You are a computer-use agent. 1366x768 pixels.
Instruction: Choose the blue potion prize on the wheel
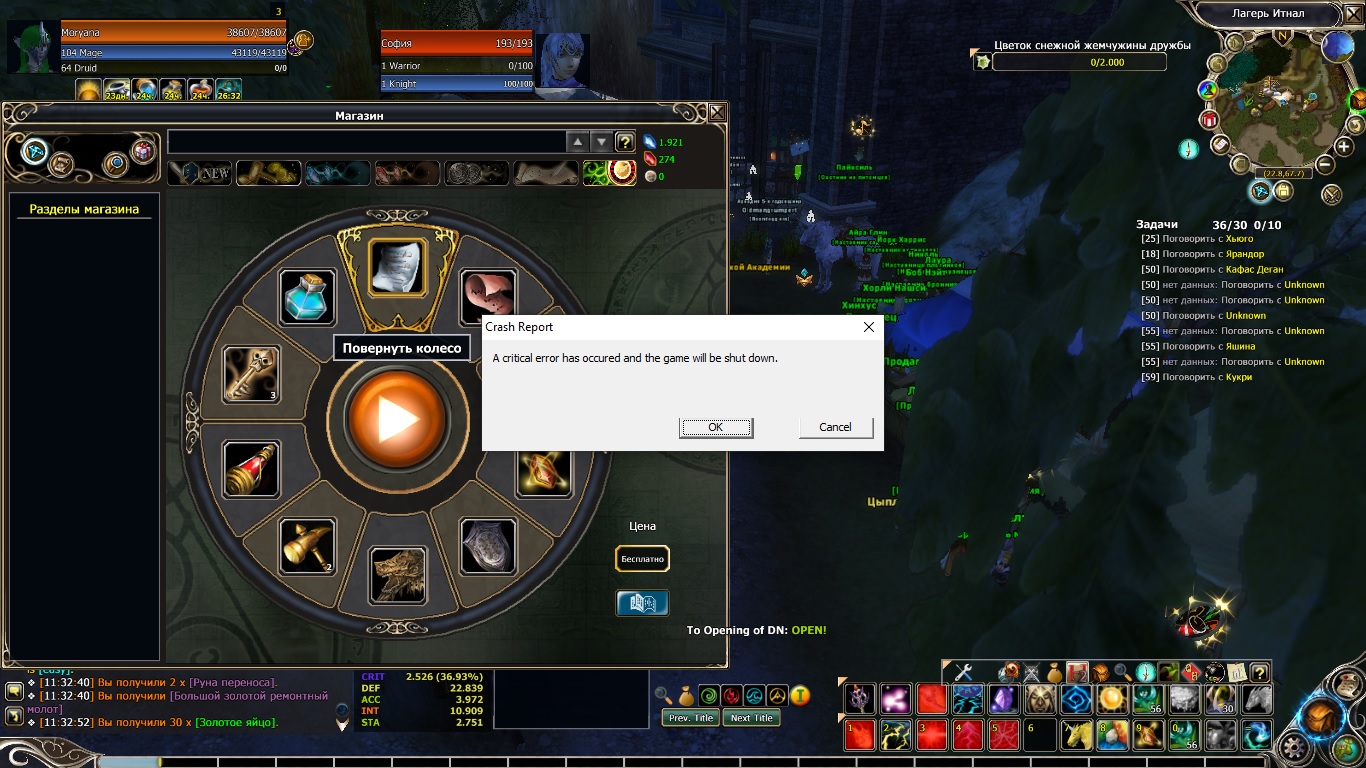(x=307, y=297)
